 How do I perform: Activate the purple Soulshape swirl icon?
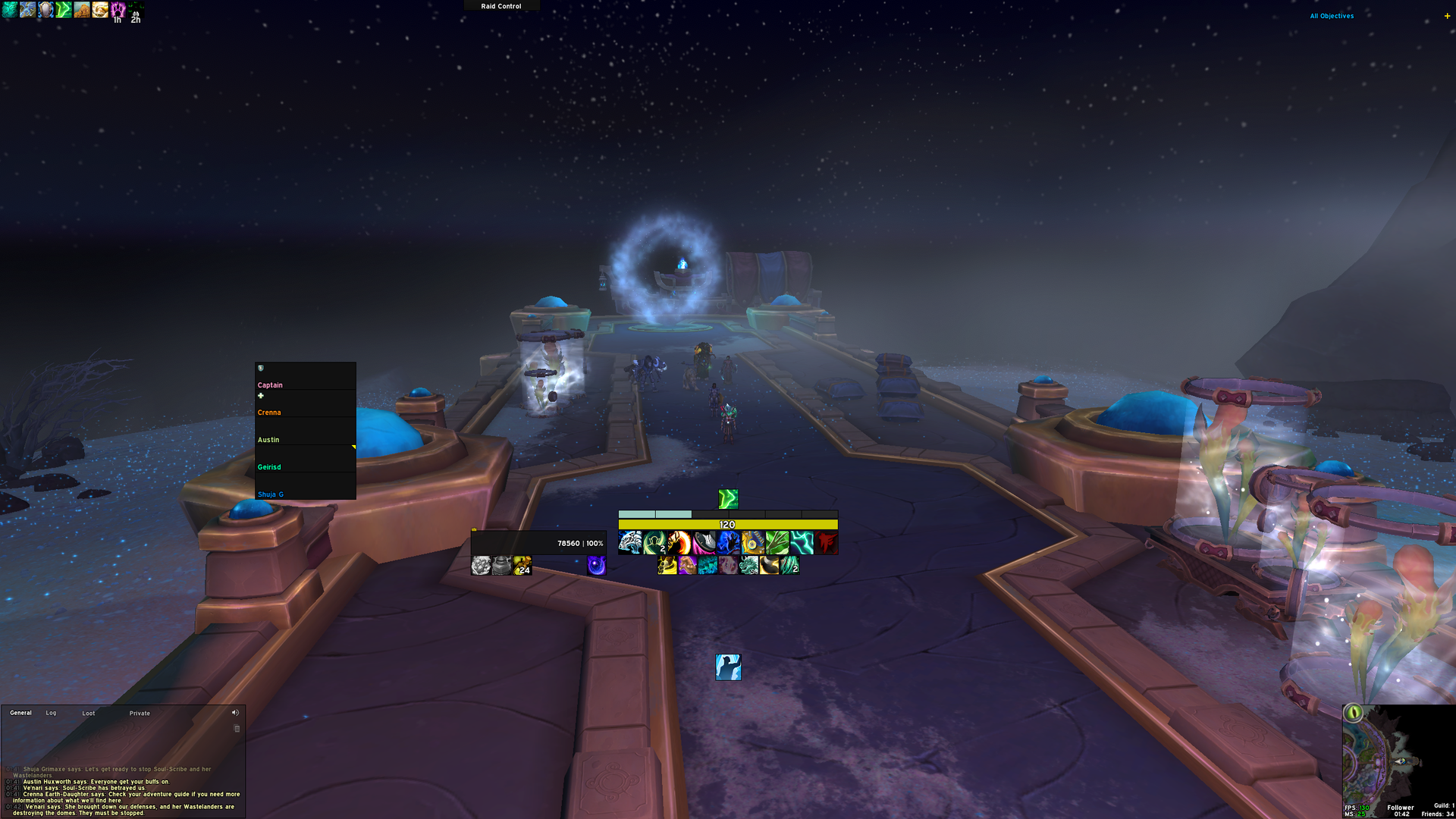596,567
